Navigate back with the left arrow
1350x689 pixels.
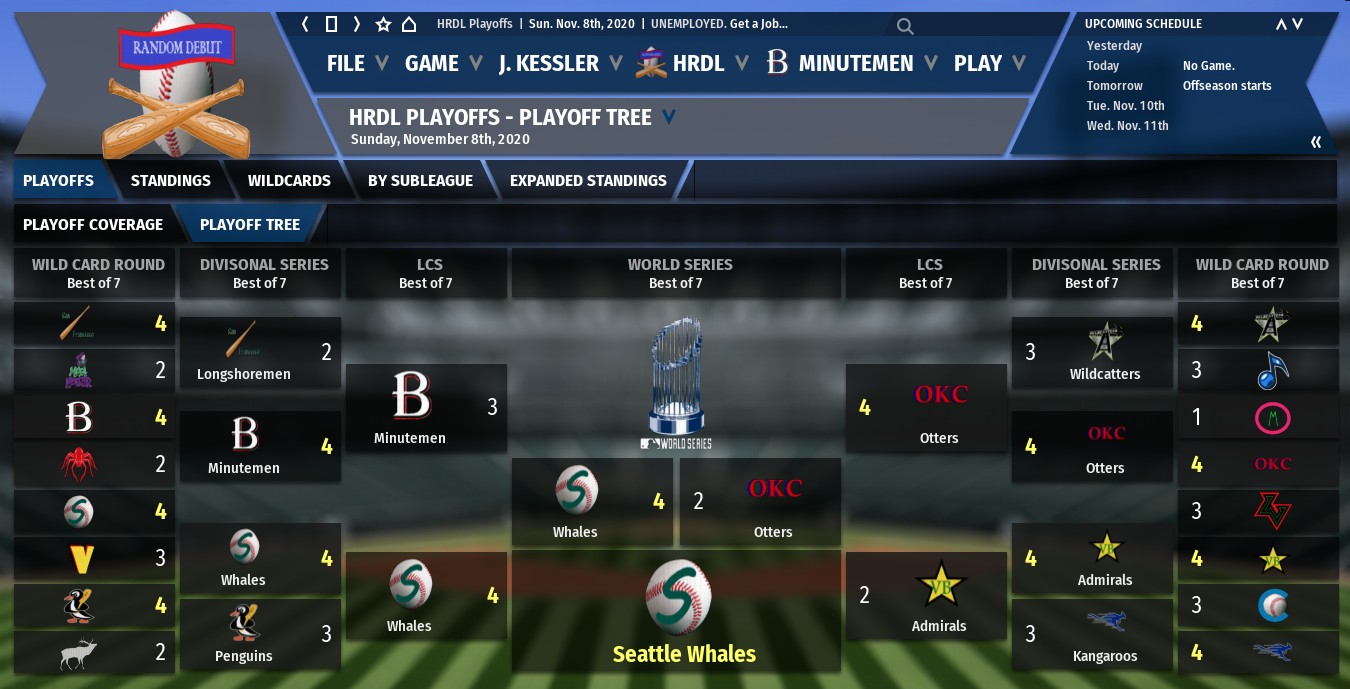[x=306, y=24]
